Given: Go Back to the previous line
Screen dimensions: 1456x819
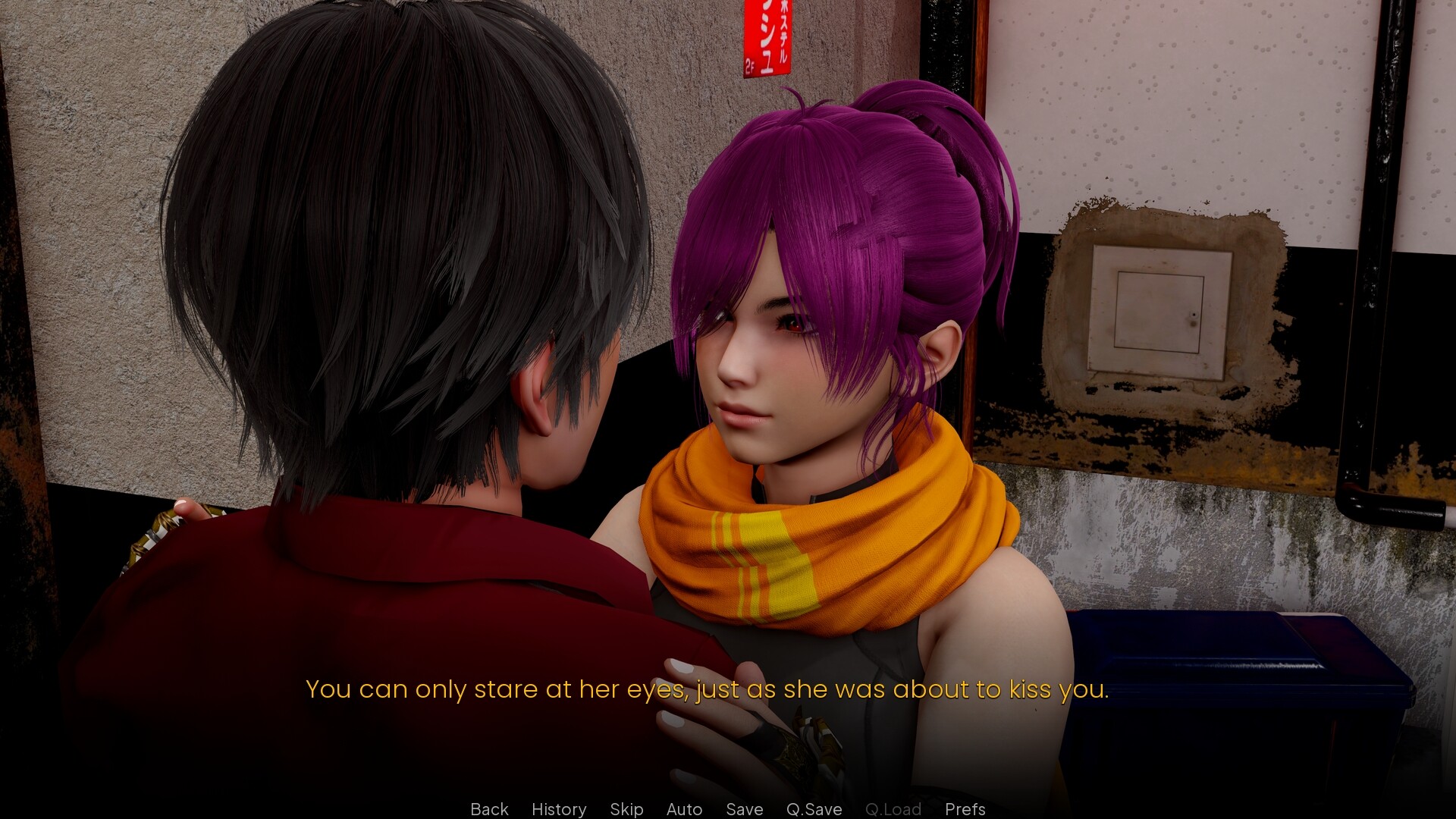Looking at the screenshot, I should click(x=489, y=809).
